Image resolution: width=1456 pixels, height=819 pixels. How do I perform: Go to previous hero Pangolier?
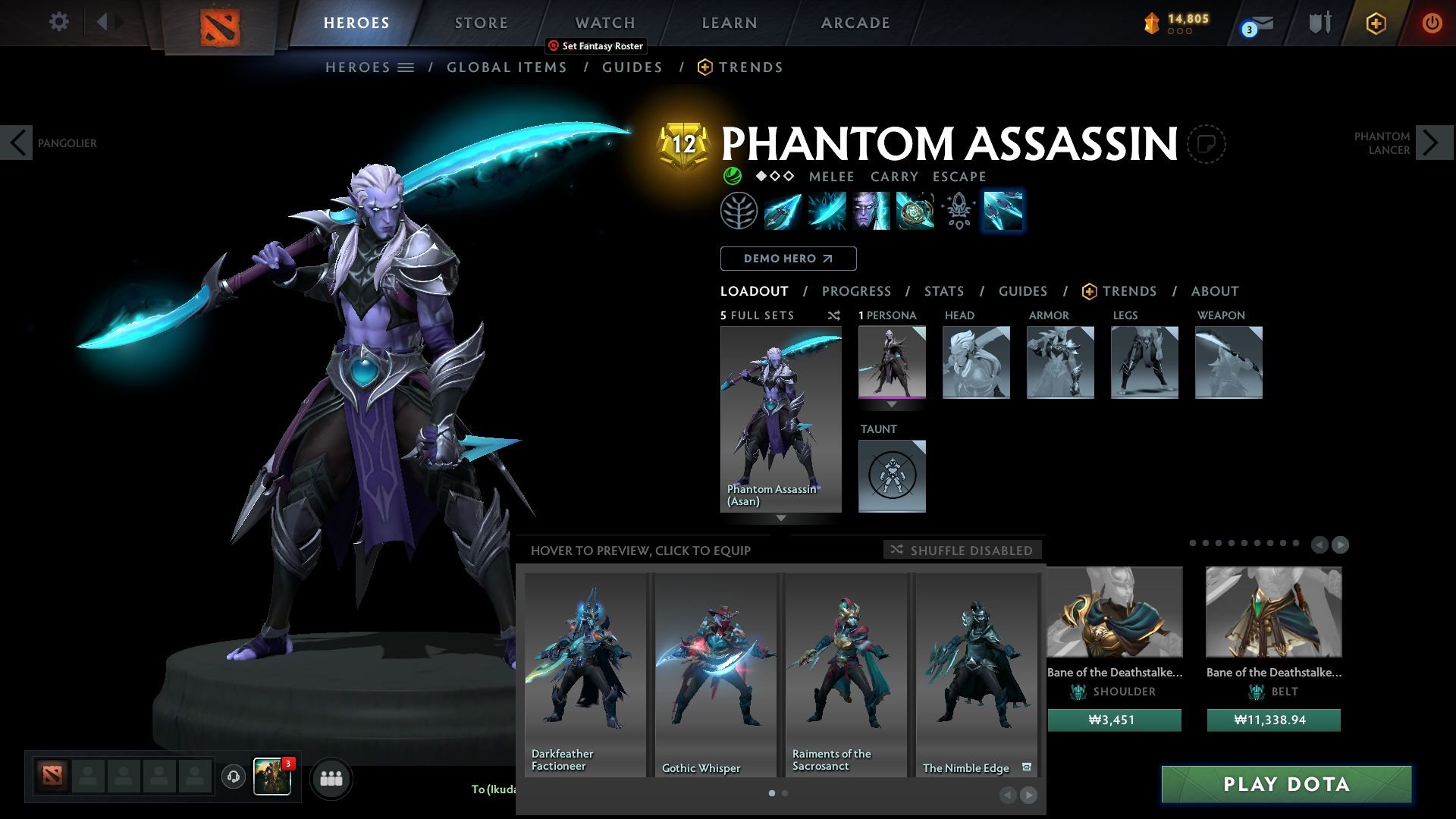pos(17,143)
